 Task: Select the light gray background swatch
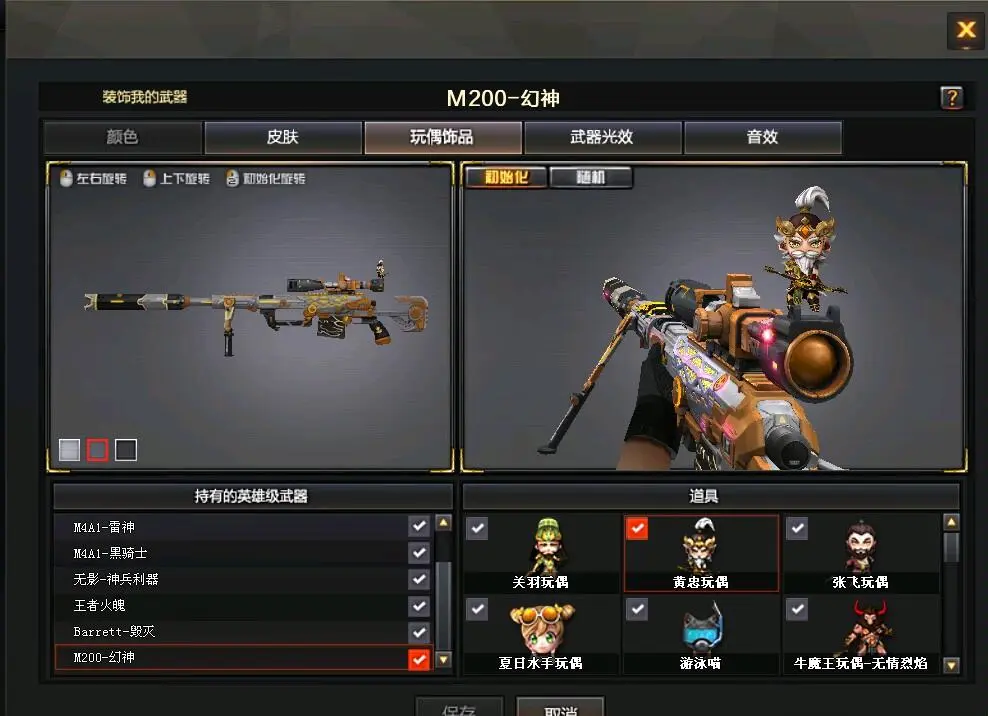pyautogui.click(x=69, y=450)
